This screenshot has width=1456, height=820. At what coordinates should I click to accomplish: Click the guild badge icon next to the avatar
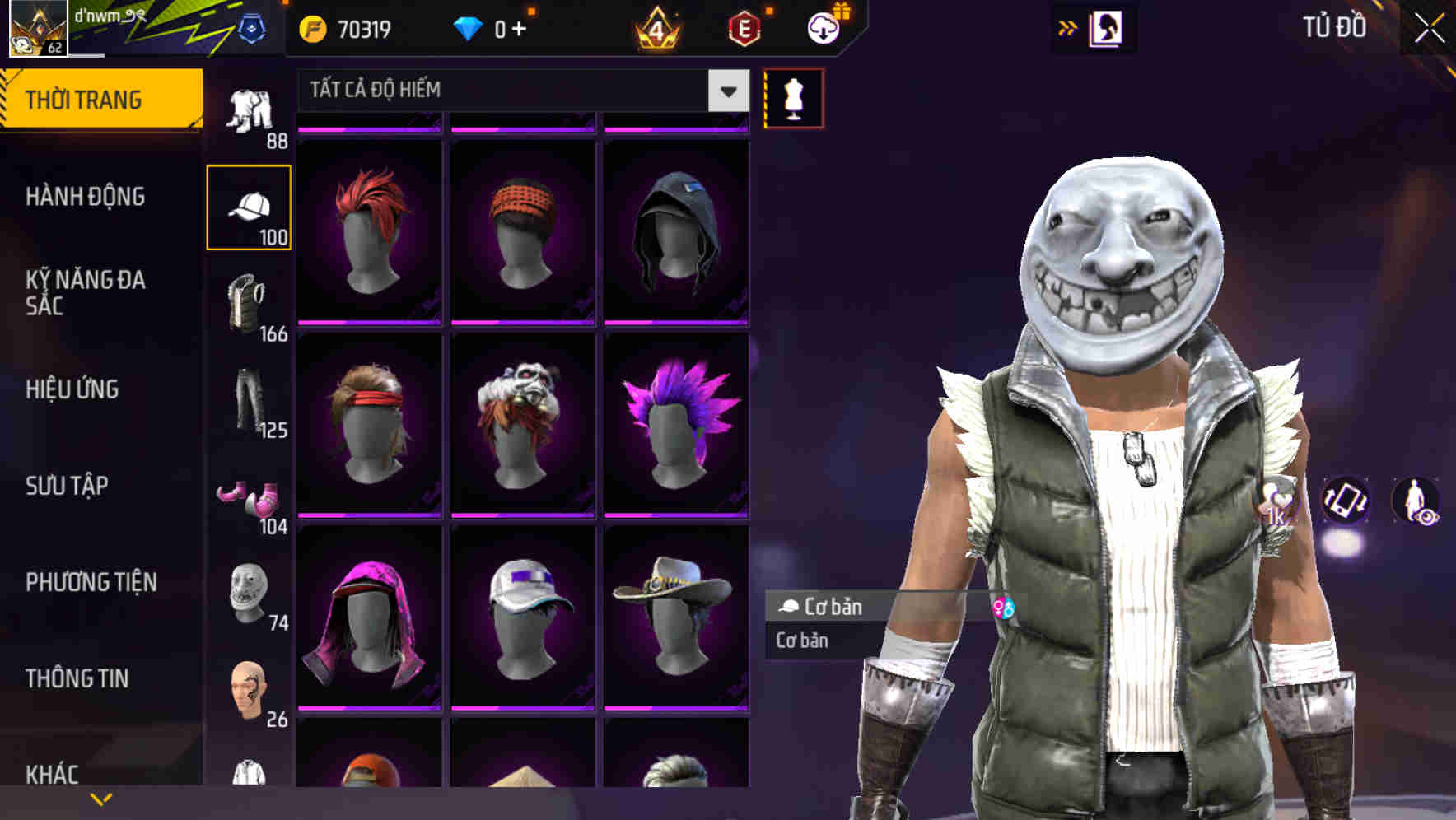pos(253,27)
